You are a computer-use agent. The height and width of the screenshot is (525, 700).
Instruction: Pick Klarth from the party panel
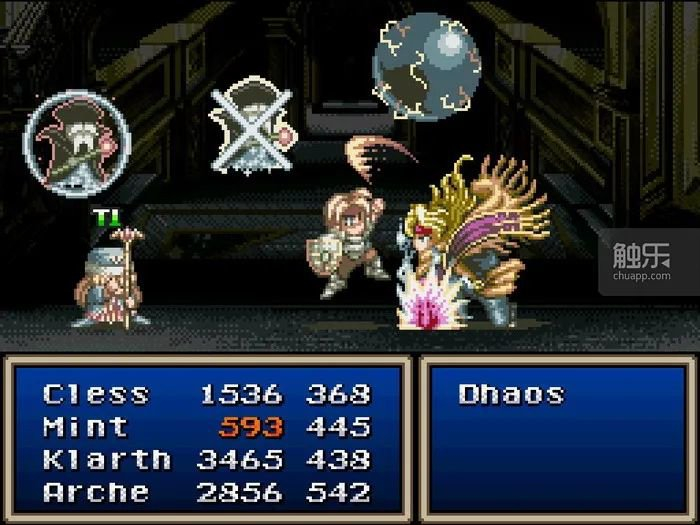(106, 460)
